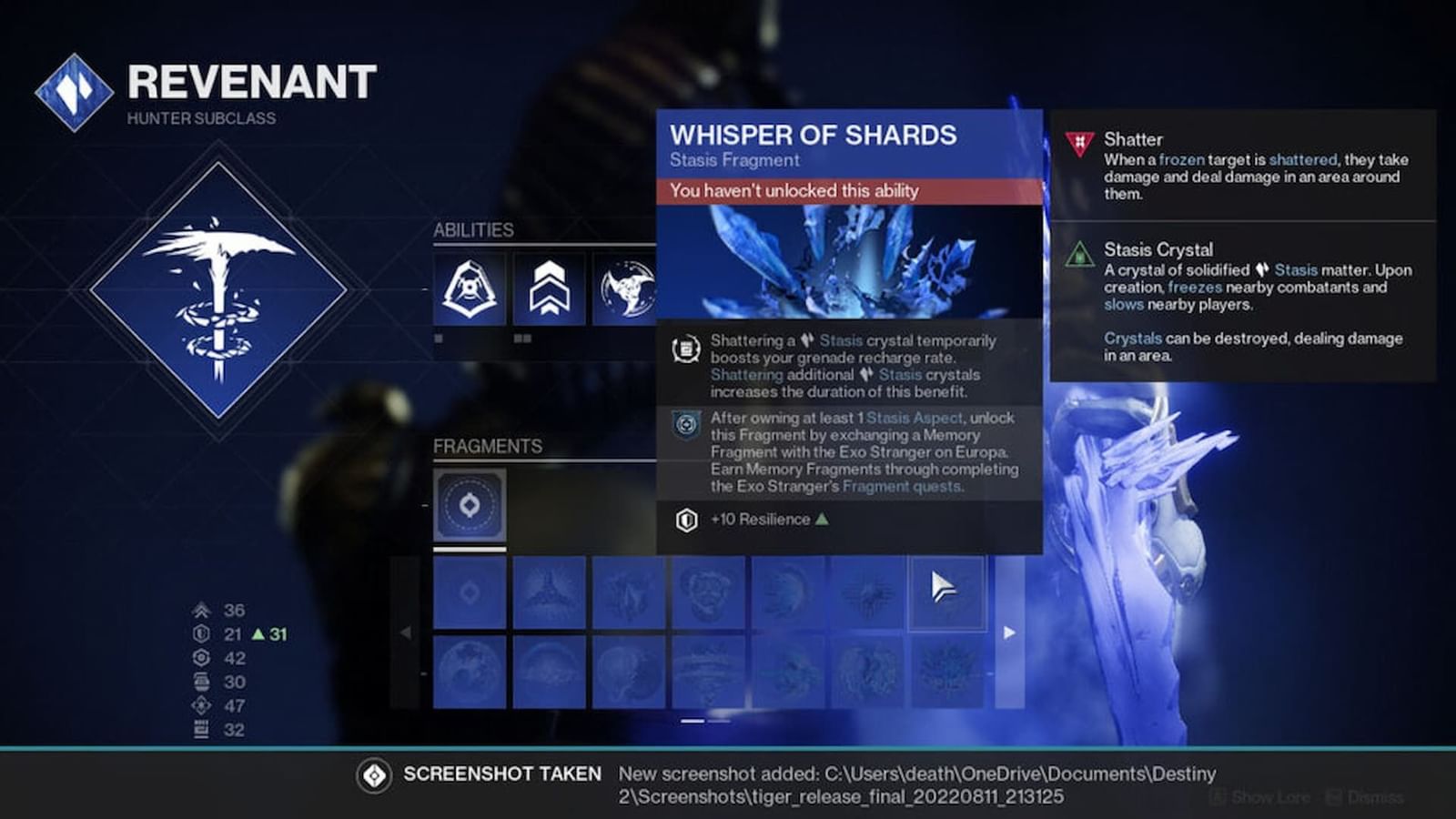Click the screenshot notification diamond icon
Screen dimensions: 1456x819
pyautogui.click(x=373, y=774)
